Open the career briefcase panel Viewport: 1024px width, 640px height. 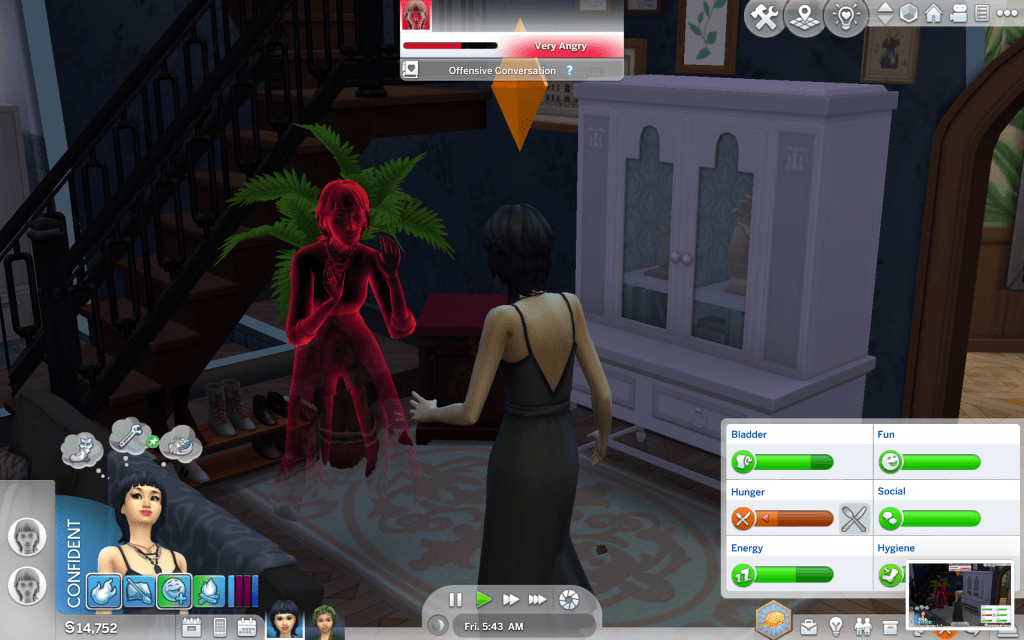(x=807, y=627)
